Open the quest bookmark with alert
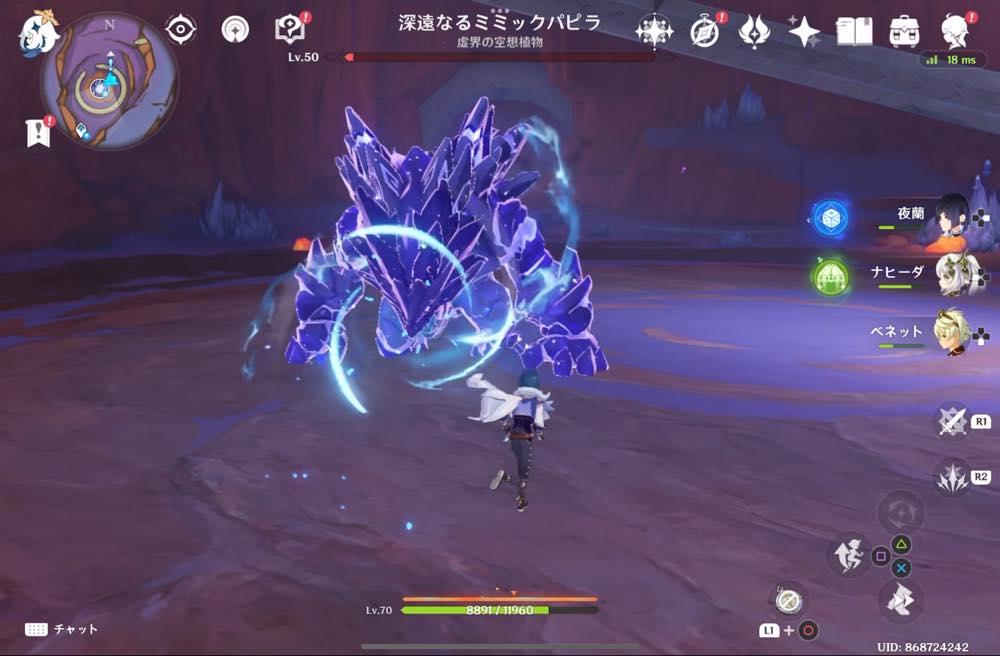The width and height of the screenshot is (1000, 656). click(39, 131)
